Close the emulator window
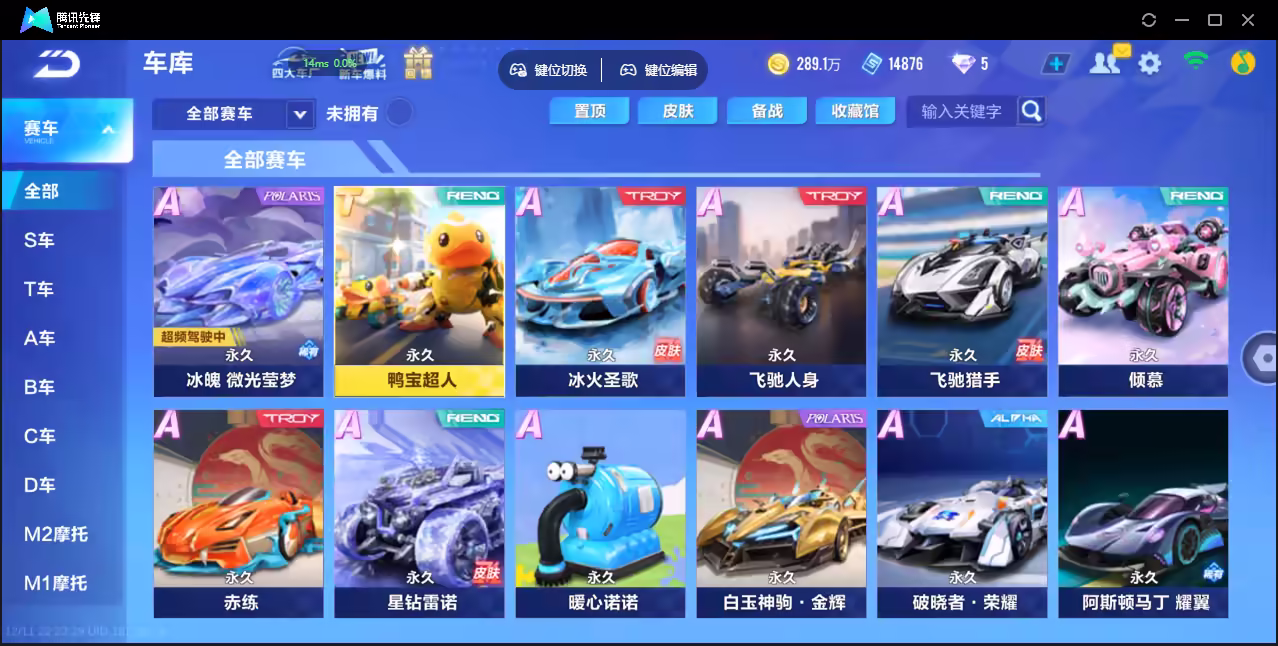The width and height of the screenshot is (1278, 646). coord(1248,20)
